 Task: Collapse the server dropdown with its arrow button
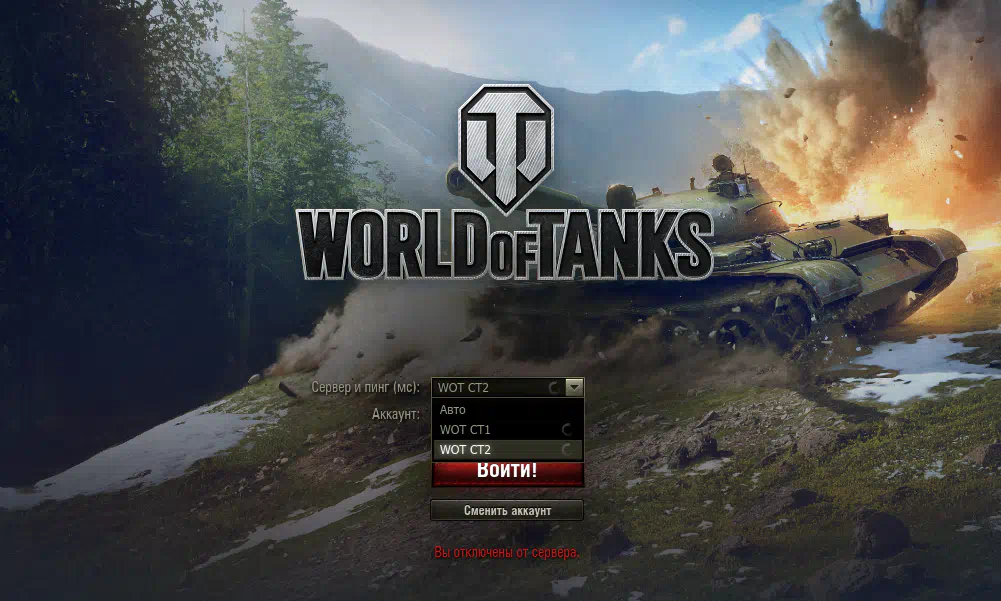tap(574, 387)
